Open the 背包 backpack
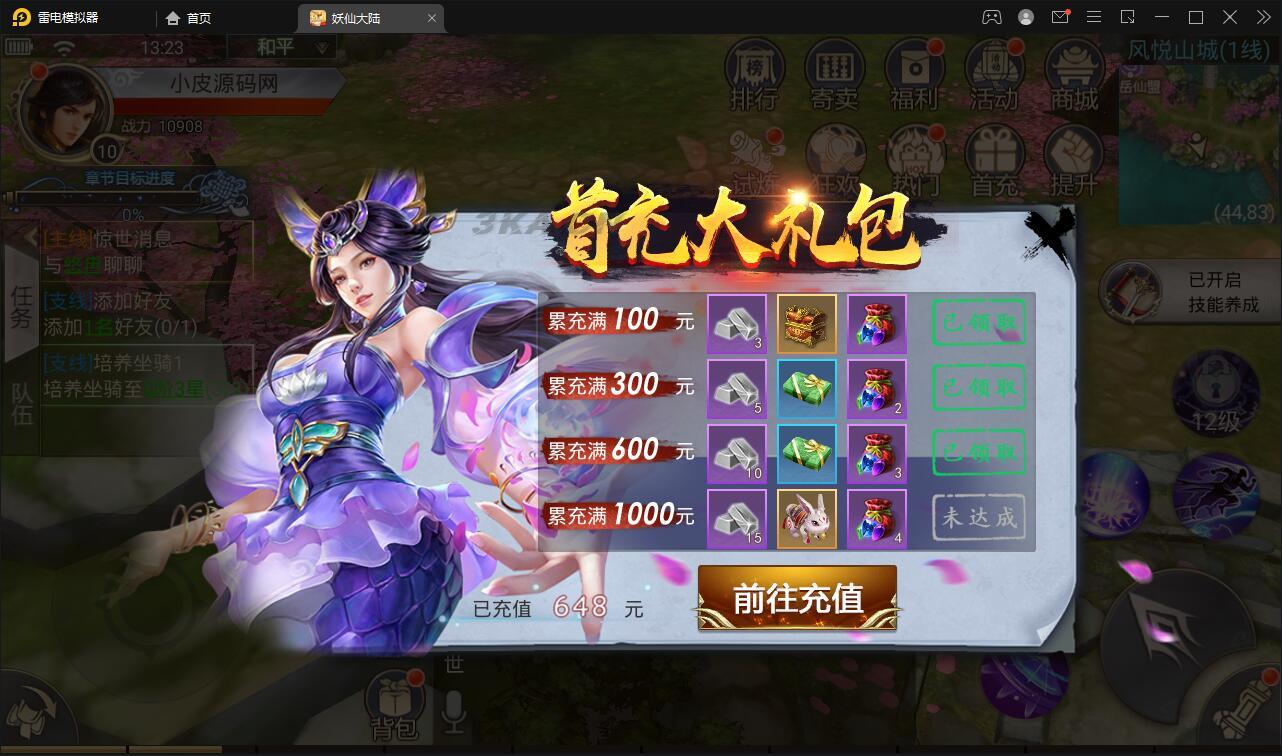The height and width of the screenshot is (756, 1282). (x=397, y=700)
